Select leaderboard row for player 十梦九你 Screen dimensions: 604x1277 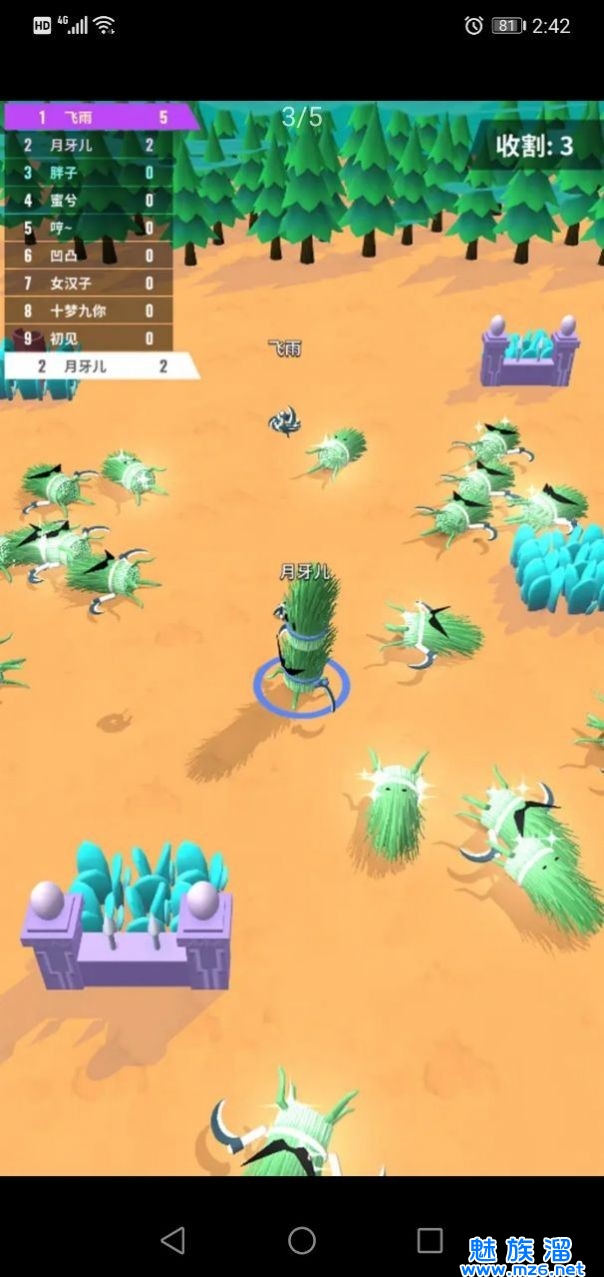point(88,311)
